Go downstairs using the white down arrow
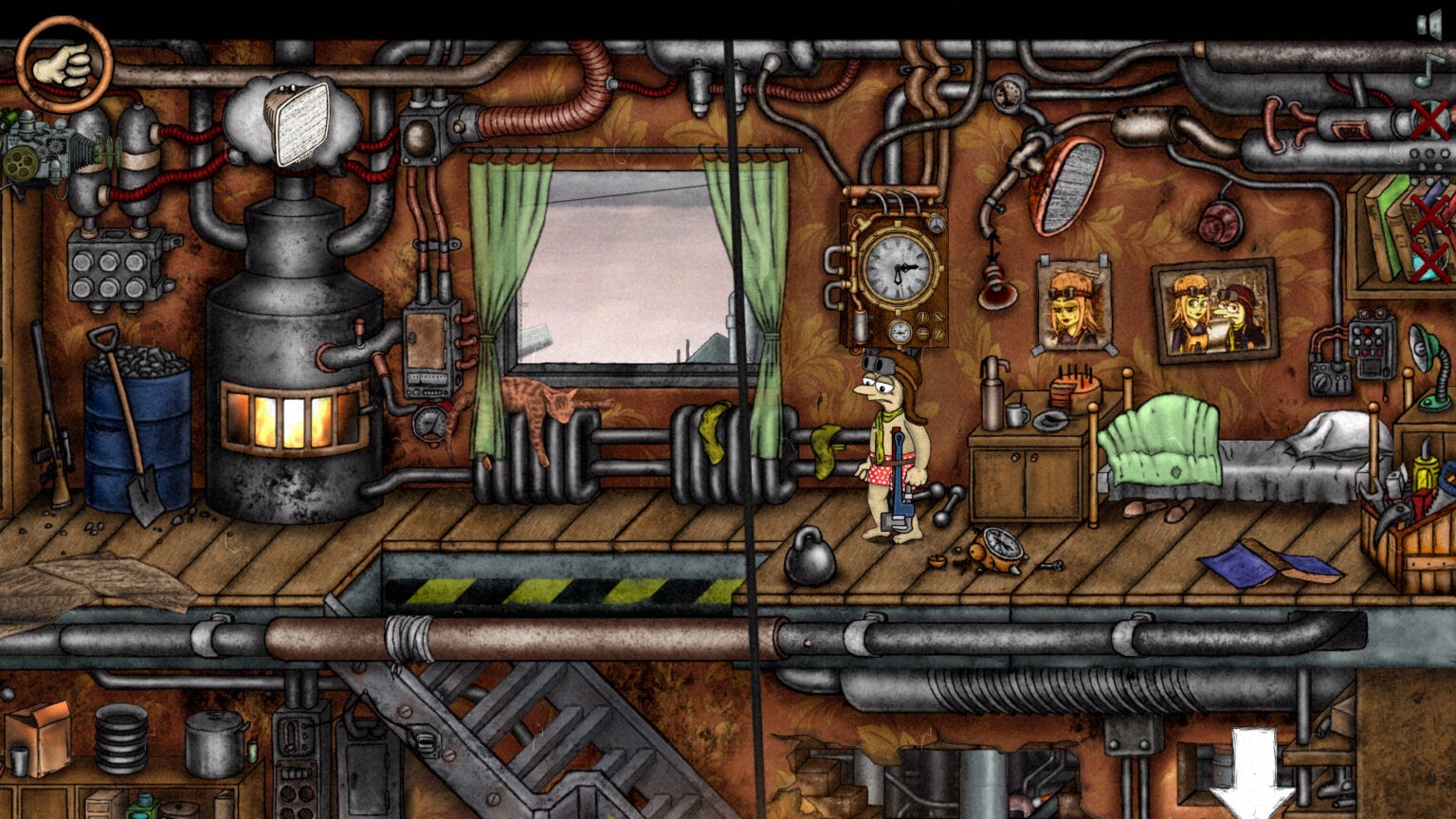This screenshot has width=1456, height=819. (1253, 773)
